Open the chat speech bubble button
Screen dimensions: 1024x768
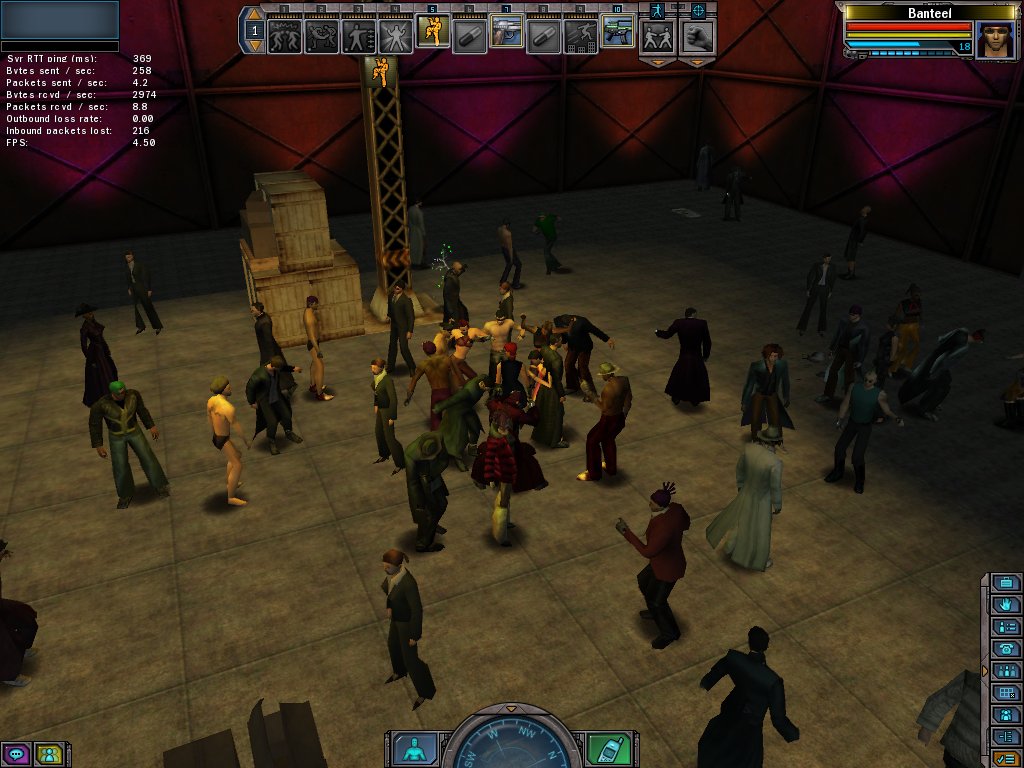[x=15, y=753]
